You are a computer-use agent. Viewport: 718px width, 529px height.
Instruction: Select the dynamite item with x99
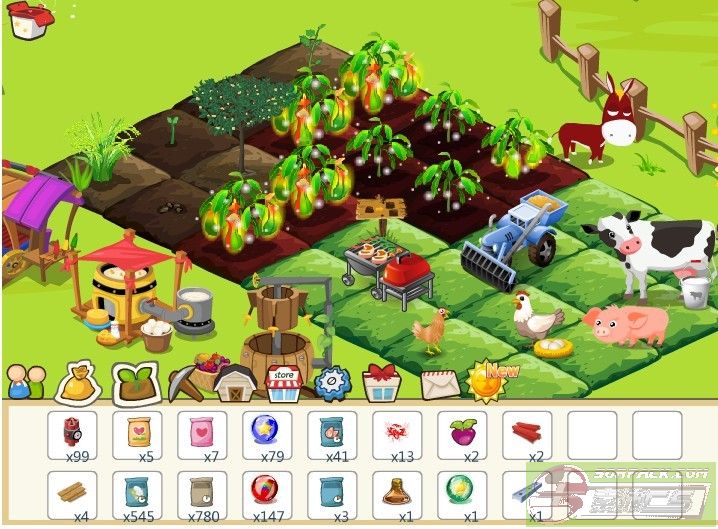click(72, 434)
